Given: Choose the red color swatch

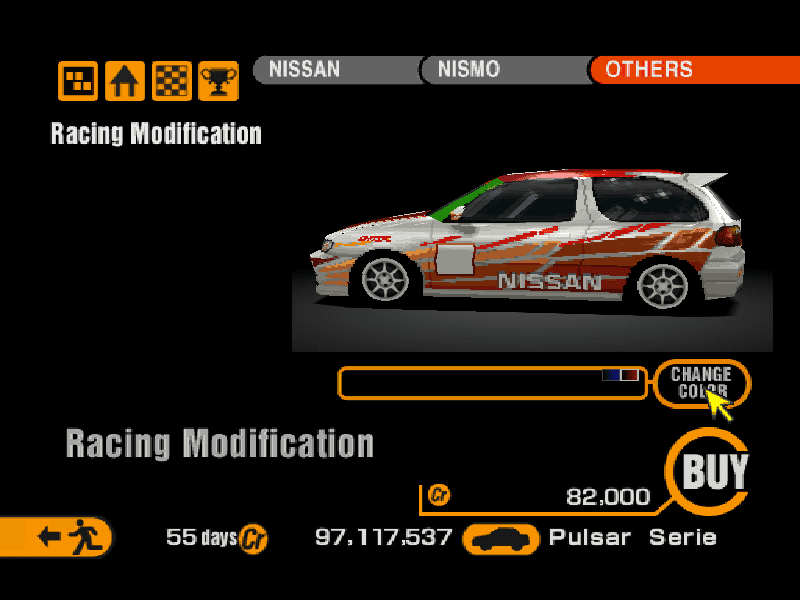Looking at the screenshot, I should (x=630, y=375).
